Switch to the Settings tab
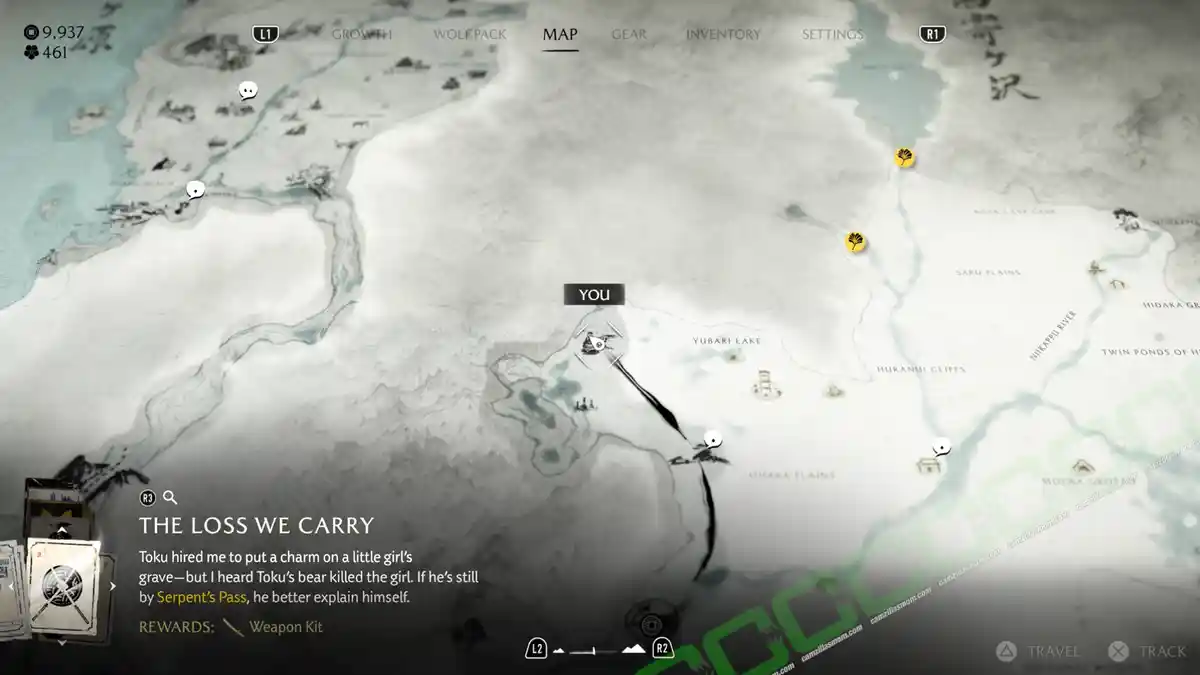This screenshot has width=1200, height=675. (832, 34)
